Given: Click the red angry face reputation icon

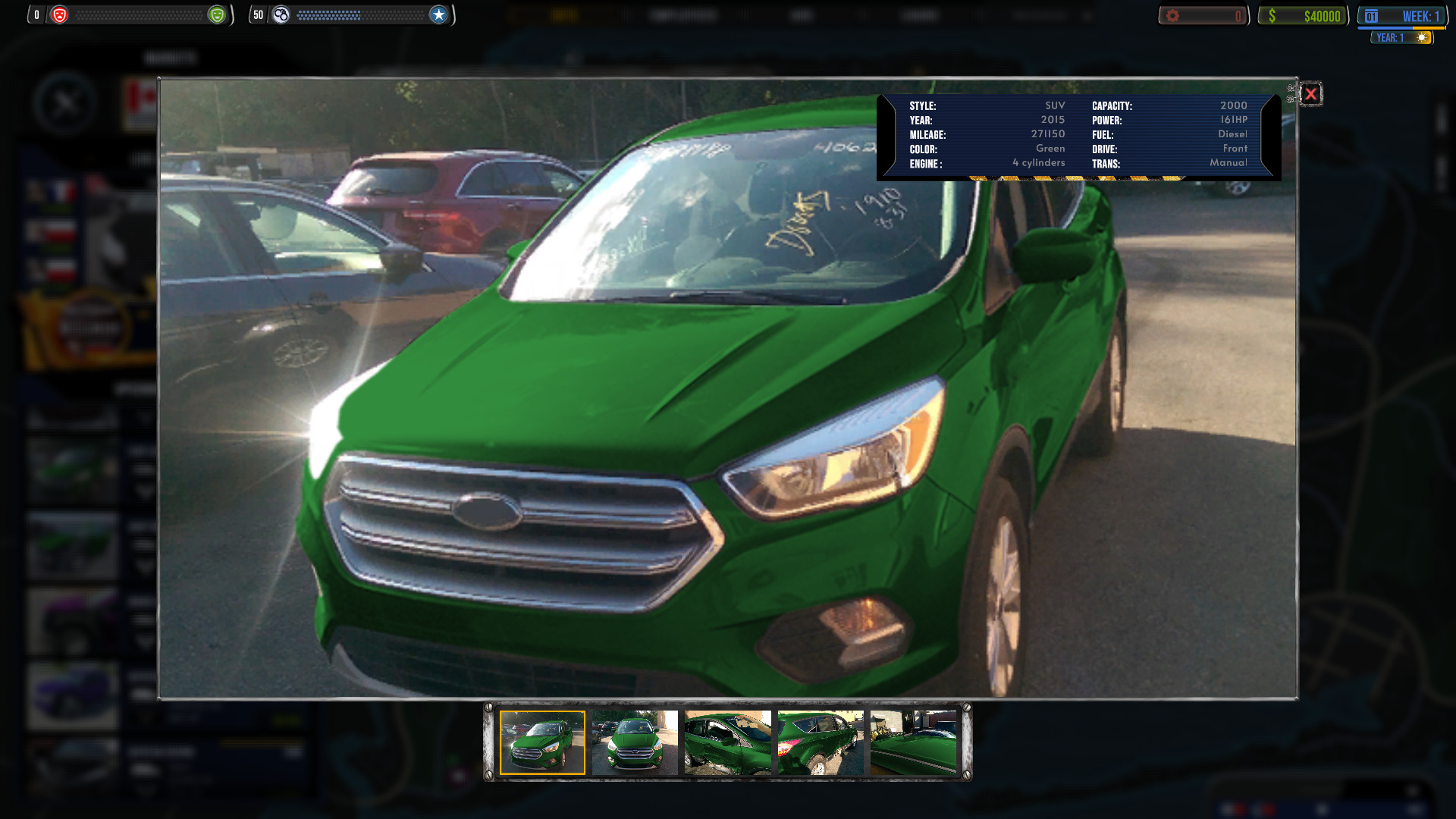Looking at the screenshot, I should (x=61, y=14).
